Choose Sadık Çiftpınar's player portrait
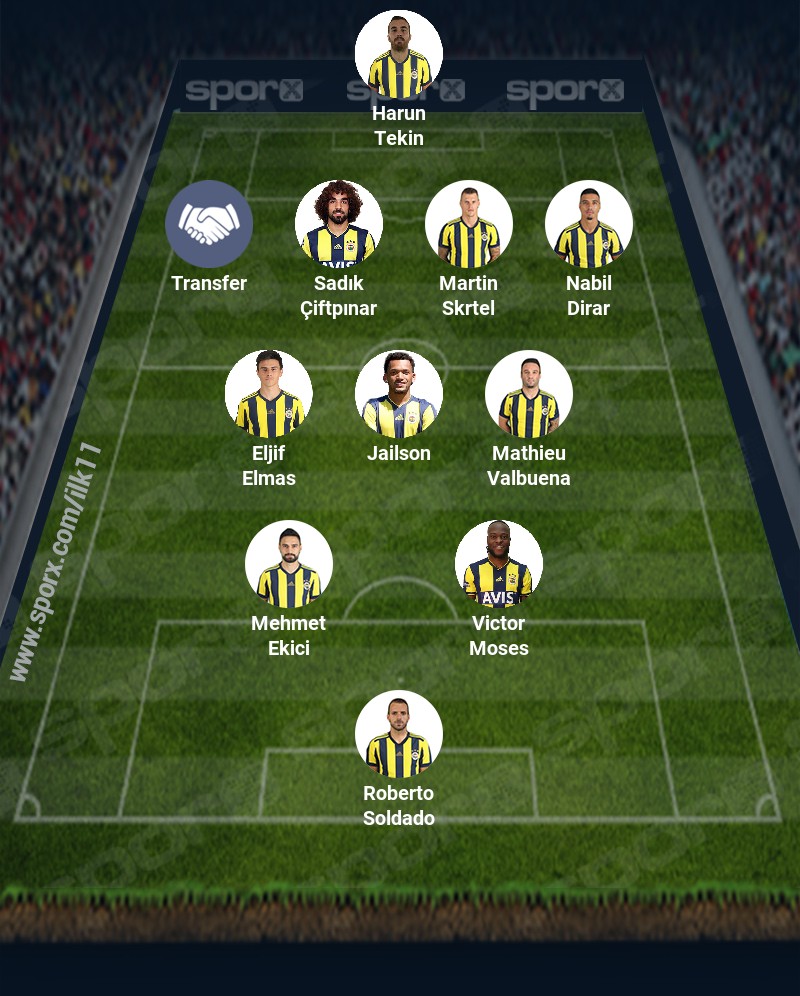Viewport: 800px width, 996px height. [339, 225]
